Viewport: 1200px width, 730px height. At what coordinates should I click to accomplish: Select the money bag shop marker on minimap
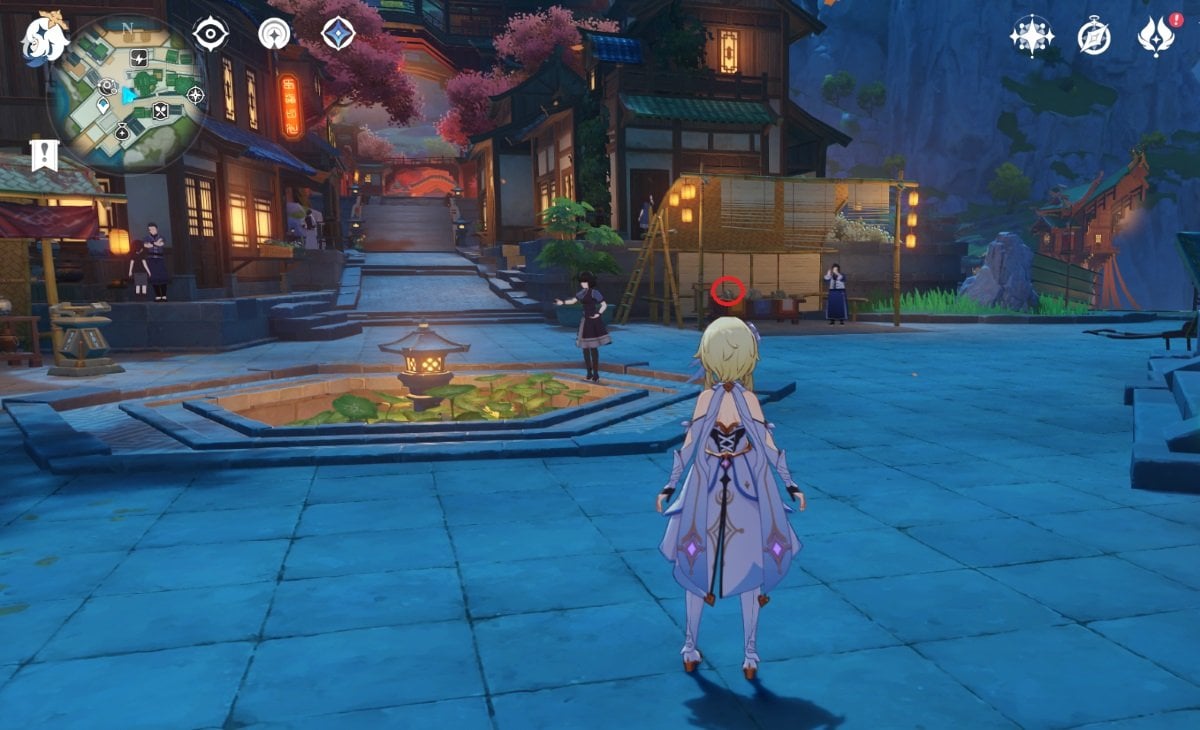coord(122,131)
